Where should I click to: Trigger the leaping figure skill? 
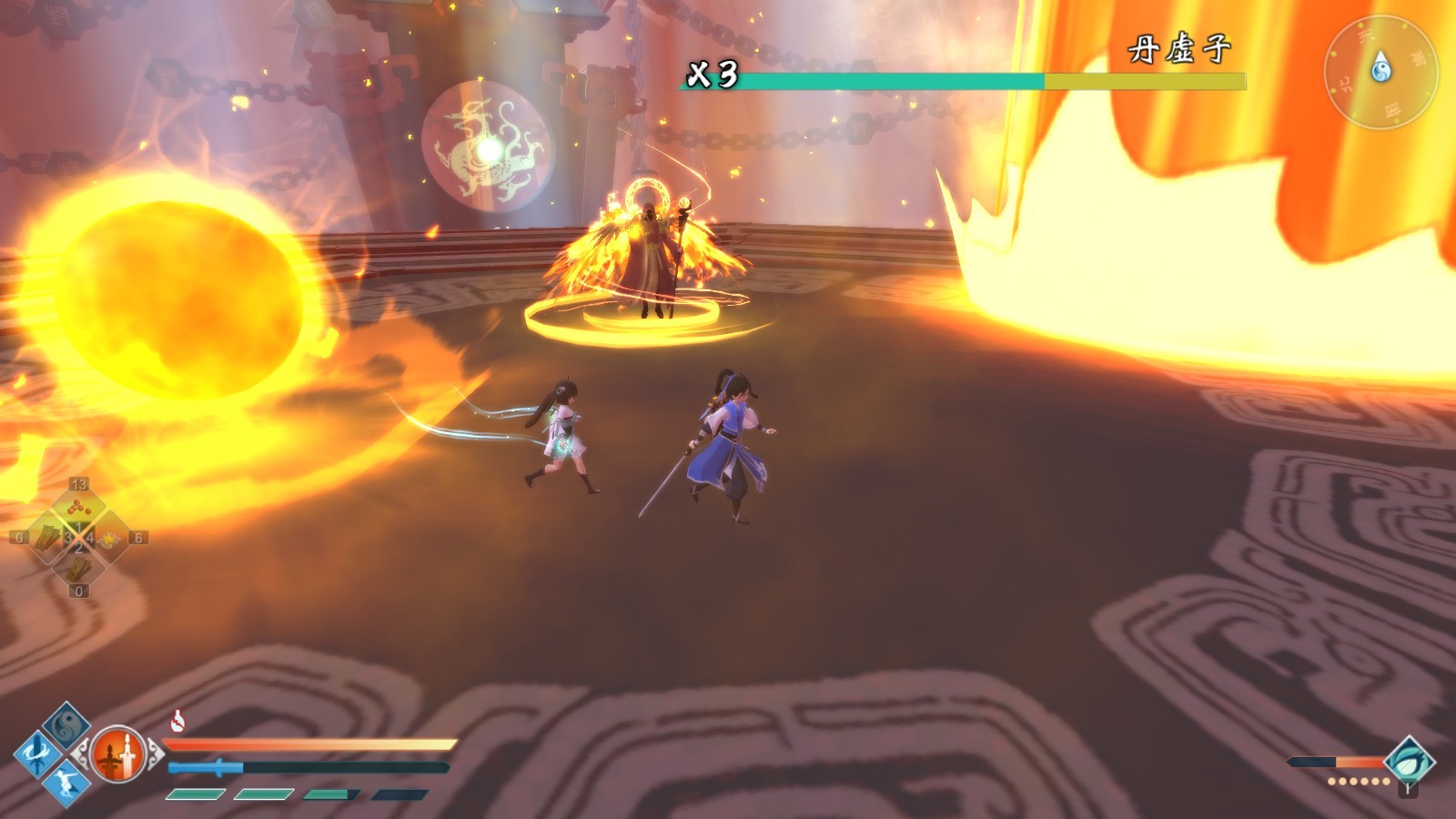click(66, 782)
